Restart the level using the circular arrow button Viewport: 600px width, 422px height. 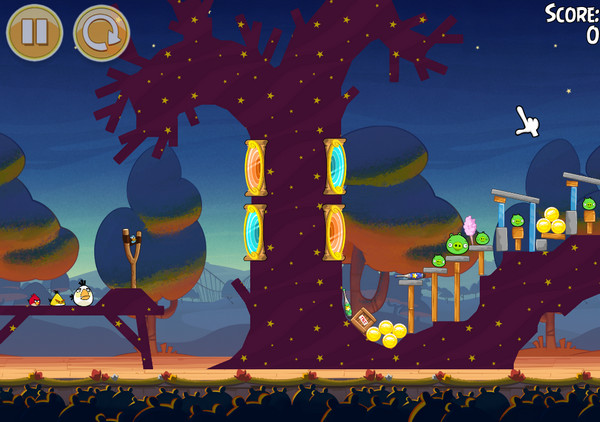[x=101, y=32]
